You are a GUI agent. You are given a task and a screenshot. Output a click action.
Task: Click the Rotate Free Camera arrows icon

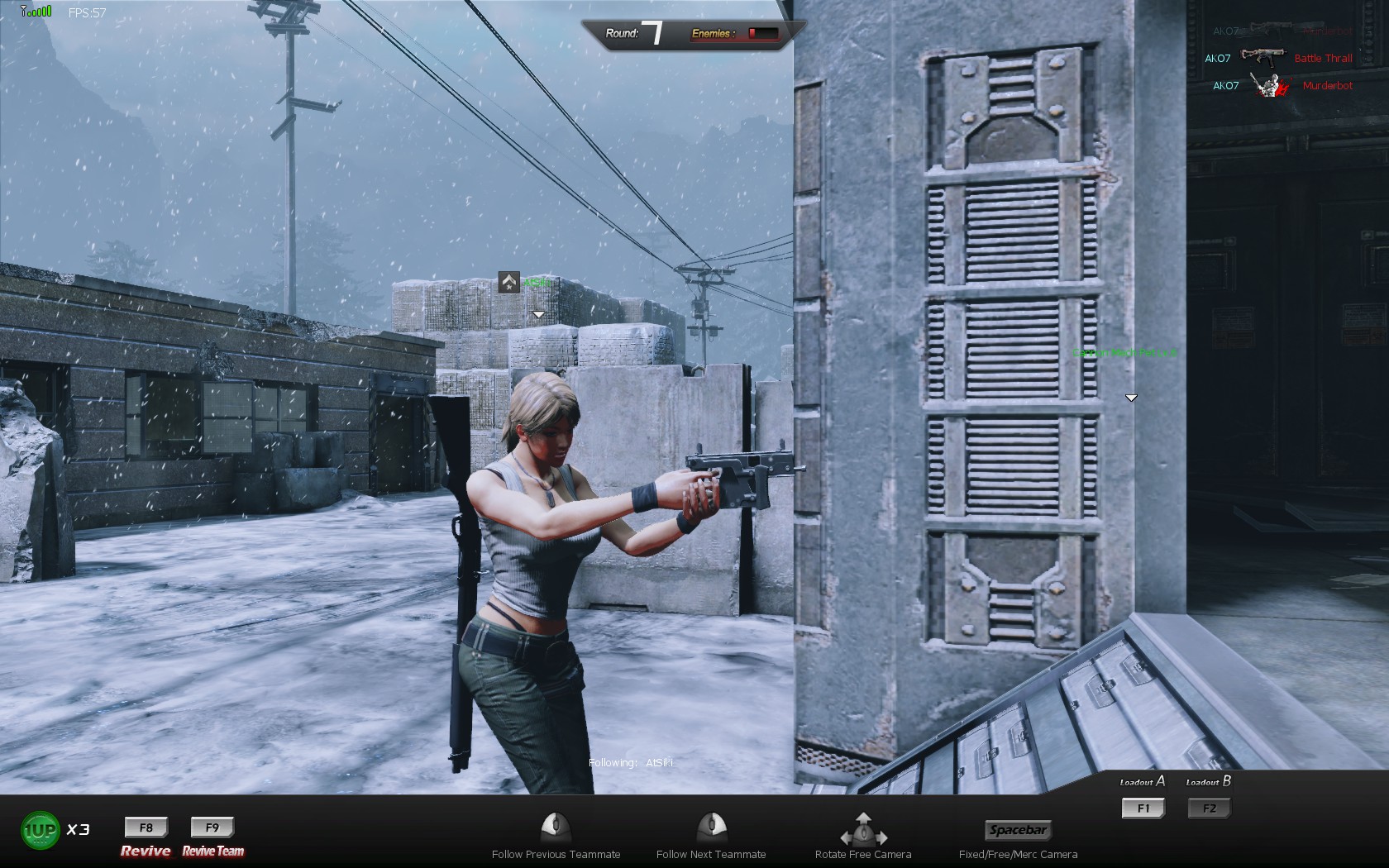863,831
